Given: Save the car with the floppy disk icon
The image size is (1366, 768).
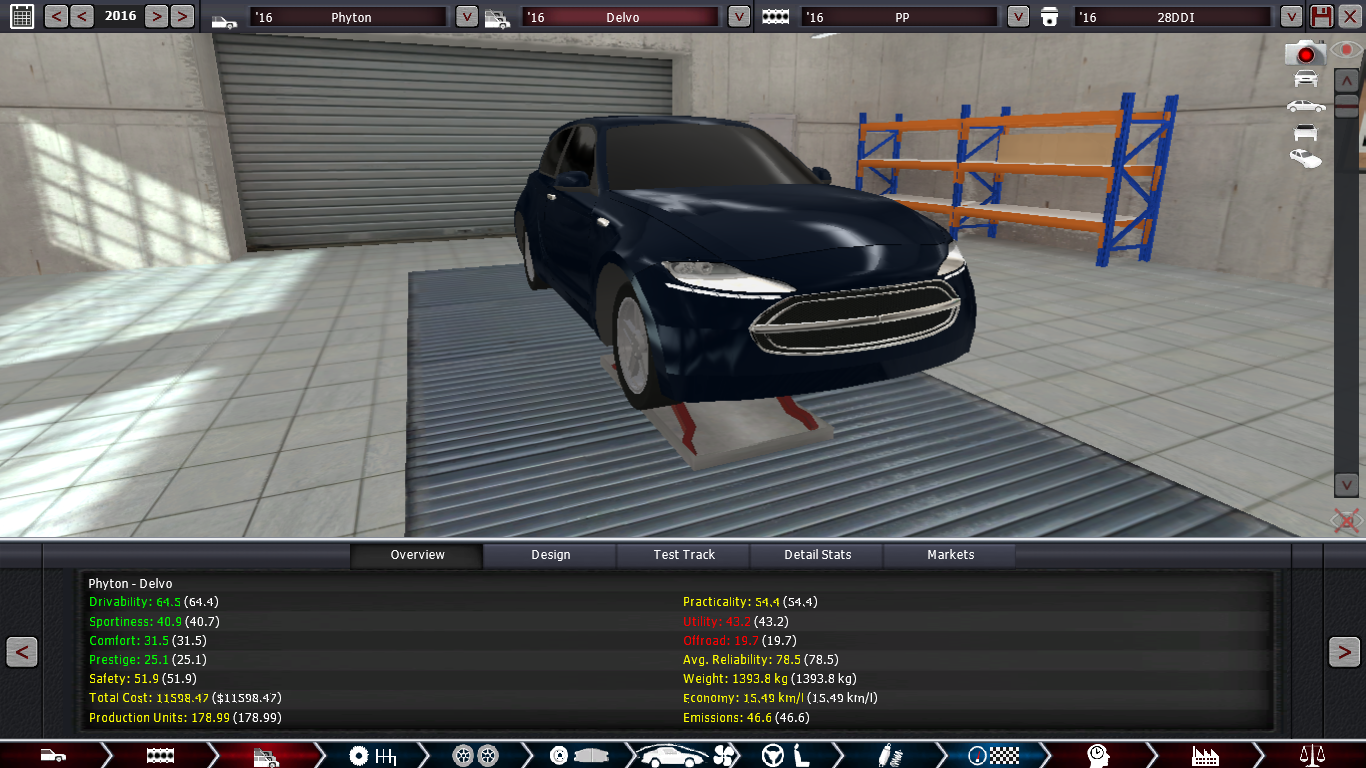Looking at the screenshot, I should point(1321,16).
